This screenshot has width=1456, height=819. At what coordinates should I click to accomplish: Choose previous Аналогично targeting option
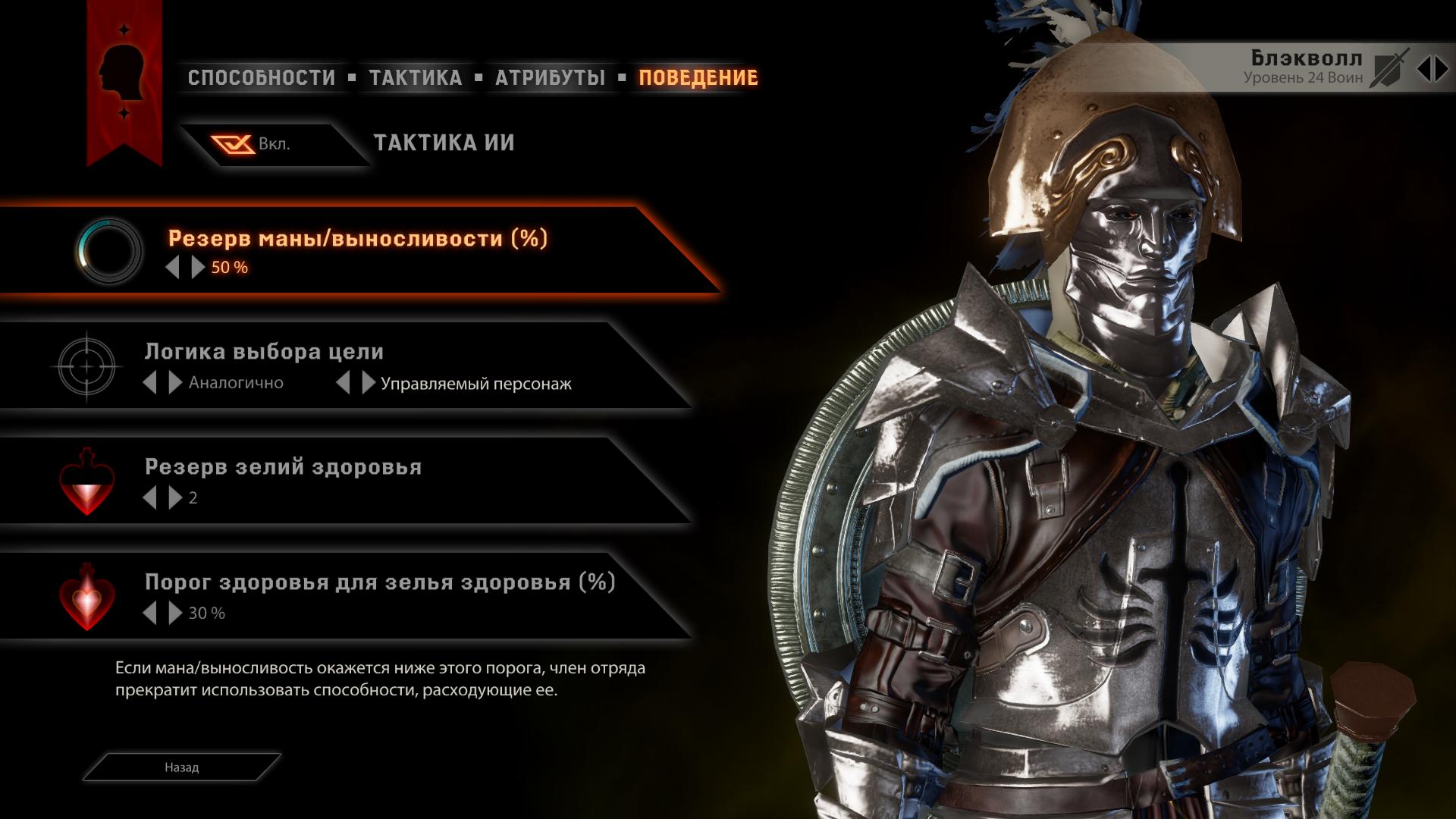click(x=150, y=382)
